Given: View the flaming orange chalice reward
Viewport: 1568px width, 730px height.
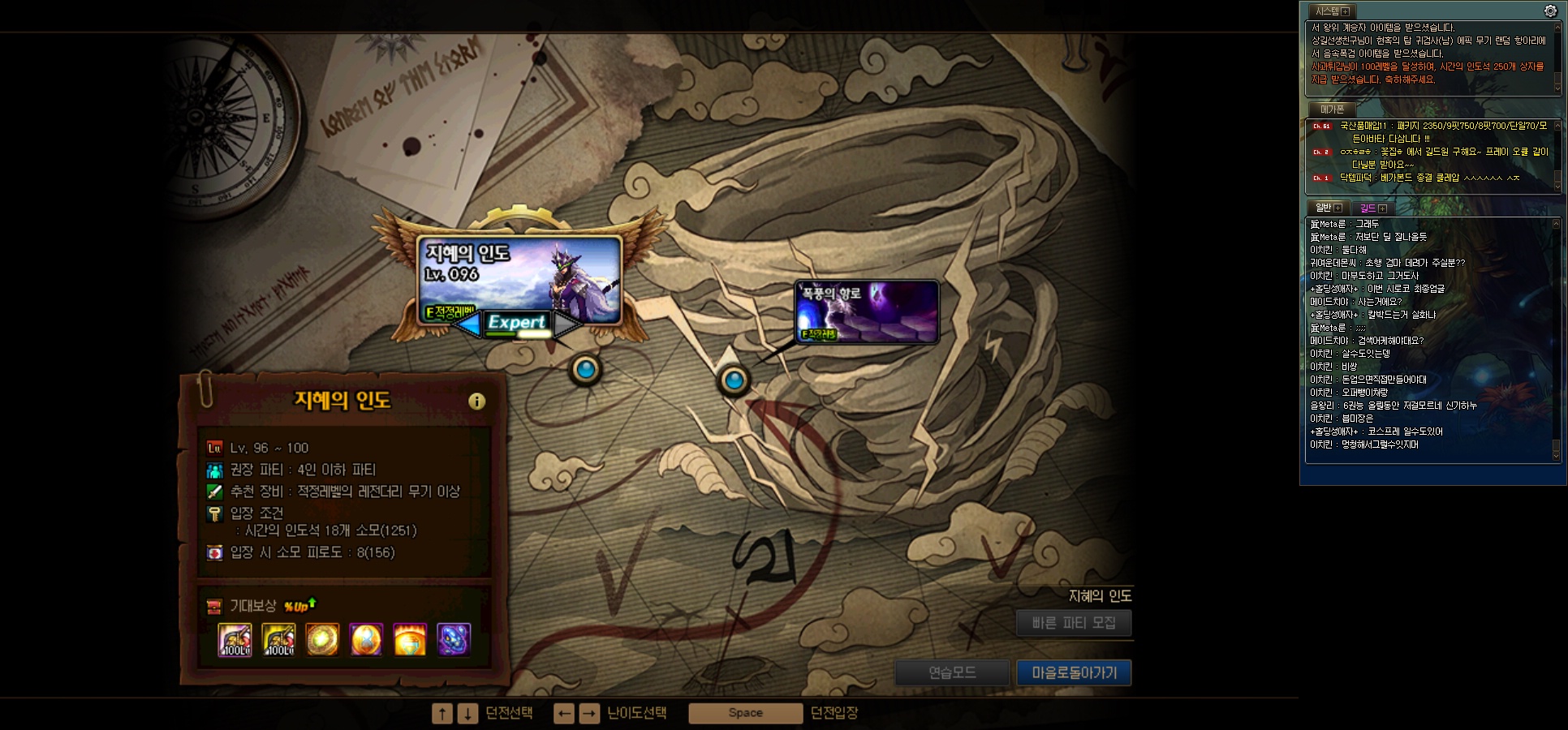Looking at the screenshot, I should [410, 640].
